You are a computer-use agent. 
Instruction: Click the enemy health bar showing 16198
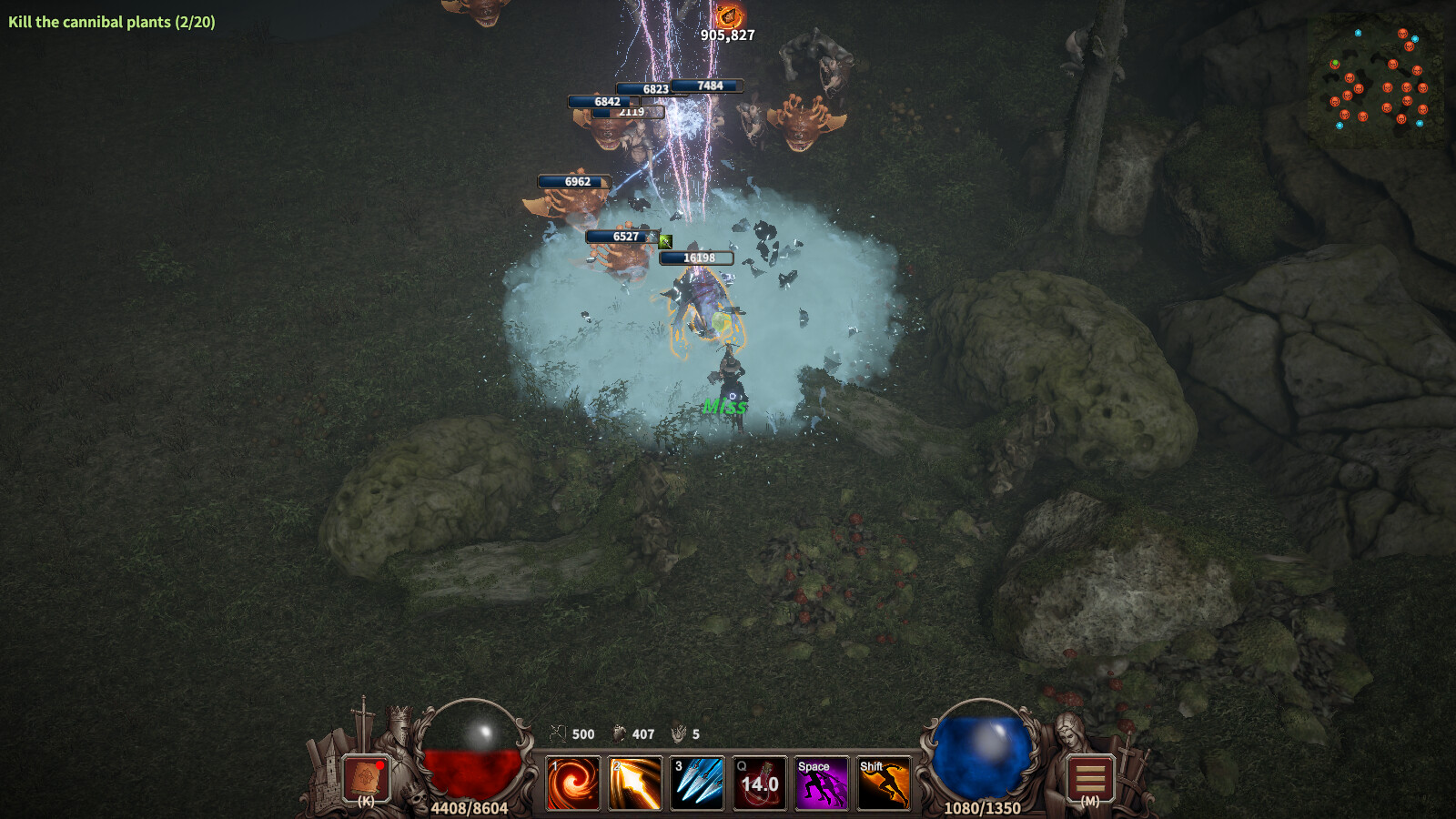point(699,258)
